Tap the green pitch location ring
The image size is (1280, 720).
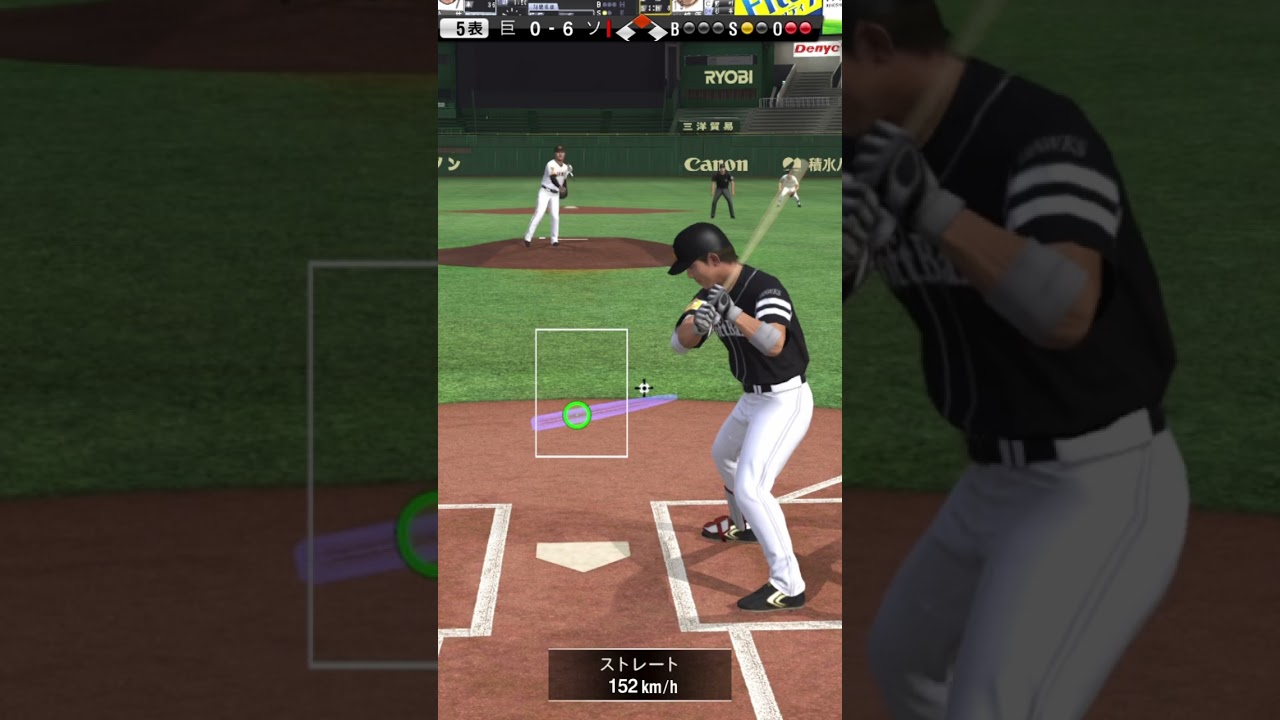(x=576, y=415)
